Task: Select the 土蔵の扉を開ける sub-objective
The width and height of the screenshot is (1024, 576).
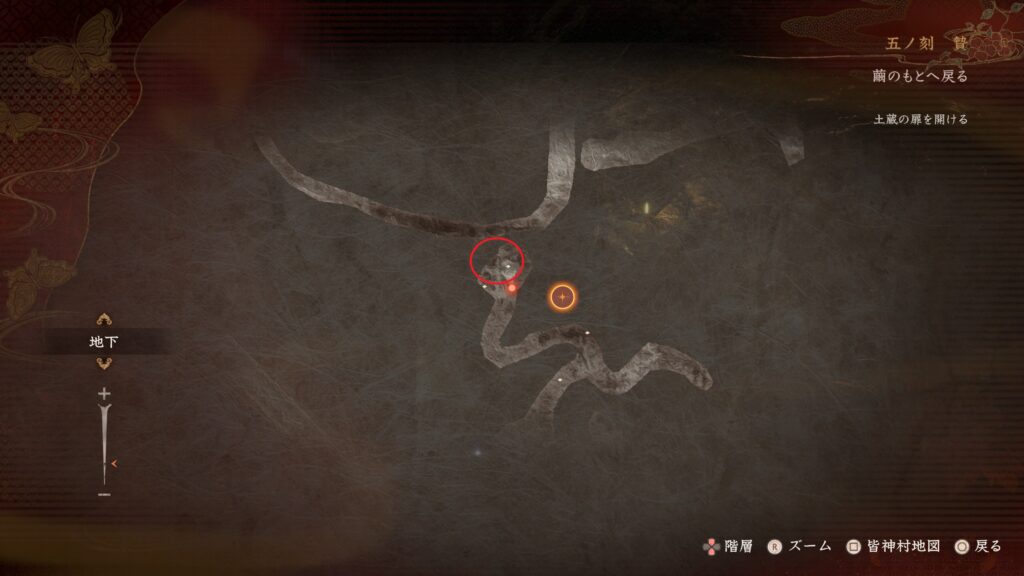Action: 920,119
